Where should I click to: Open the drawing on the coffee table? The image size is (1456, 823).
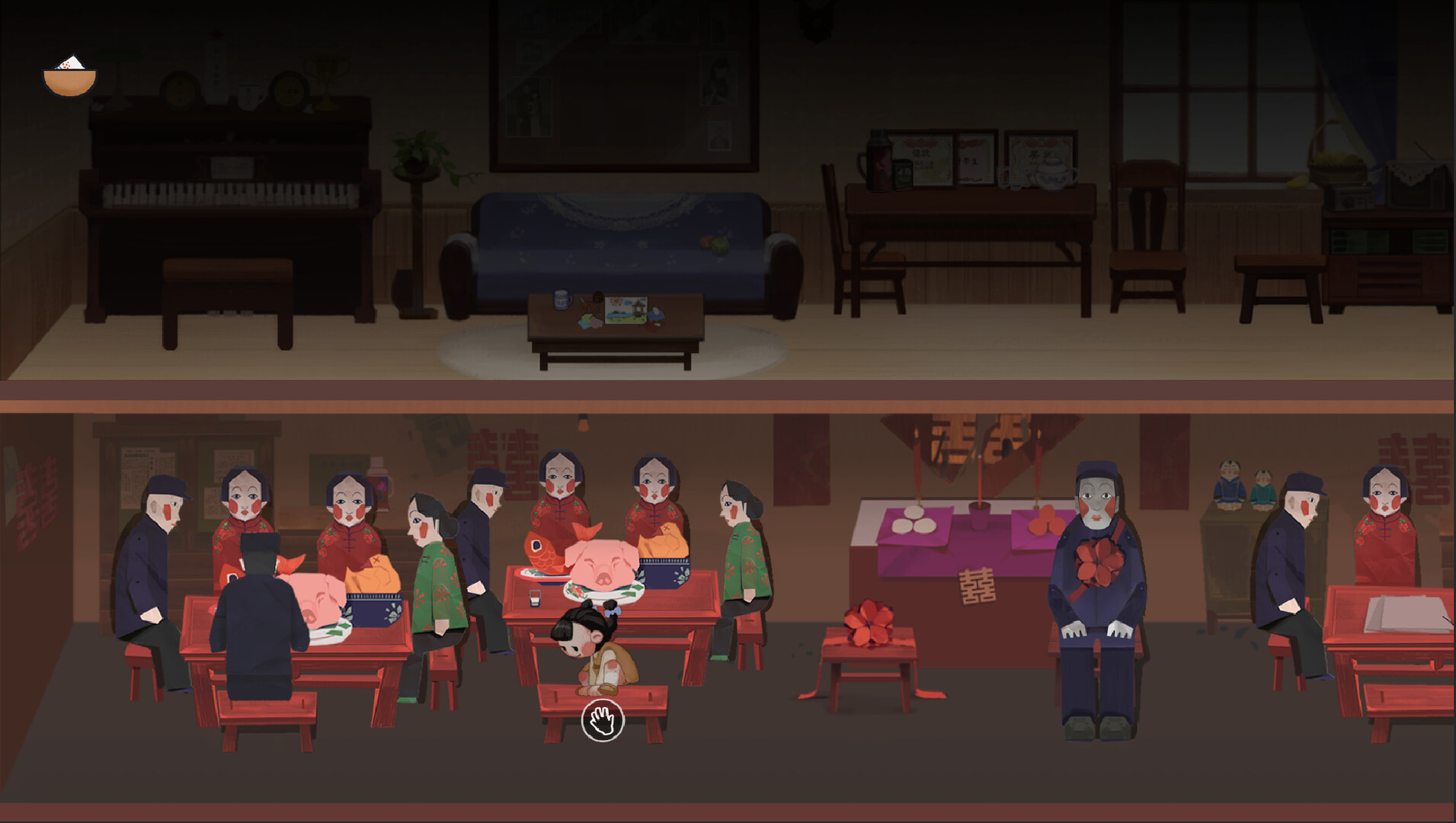pyautogui.click(x=626, y=310)
